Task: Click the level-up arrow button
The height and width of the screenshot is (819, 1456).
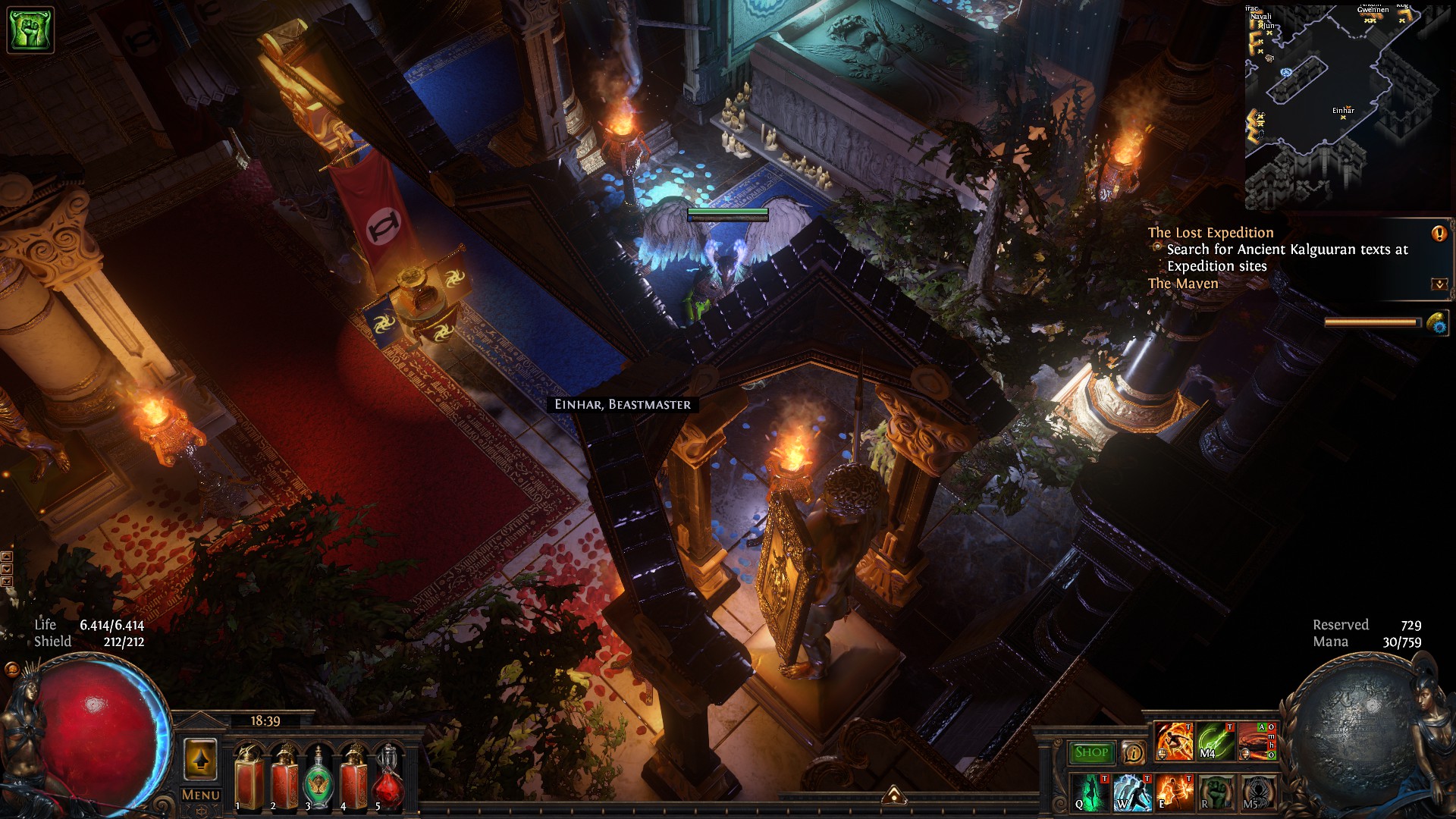Action: [x=200, y=758]
